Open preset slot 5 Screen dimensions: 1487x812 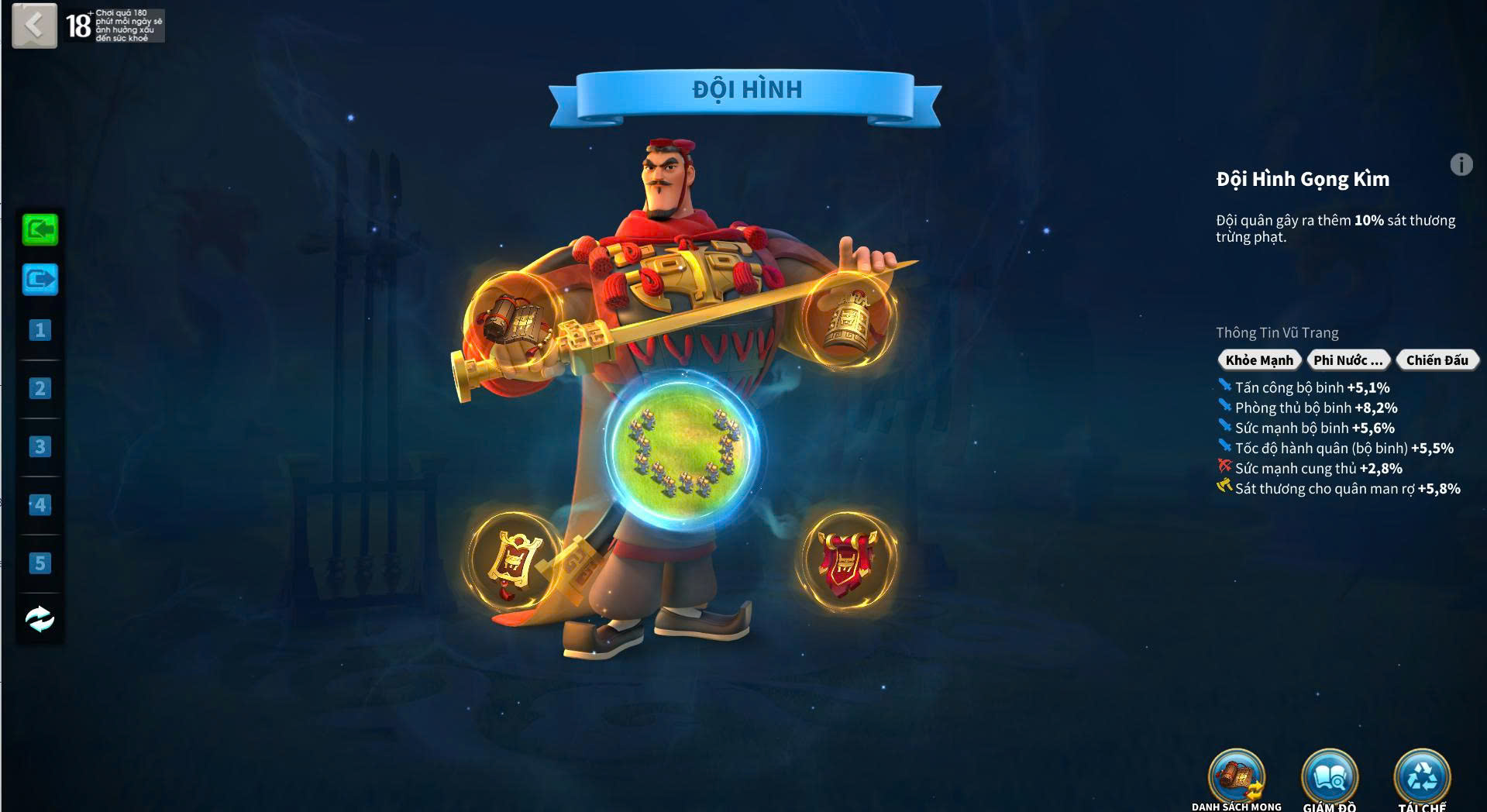pos(40,563)
